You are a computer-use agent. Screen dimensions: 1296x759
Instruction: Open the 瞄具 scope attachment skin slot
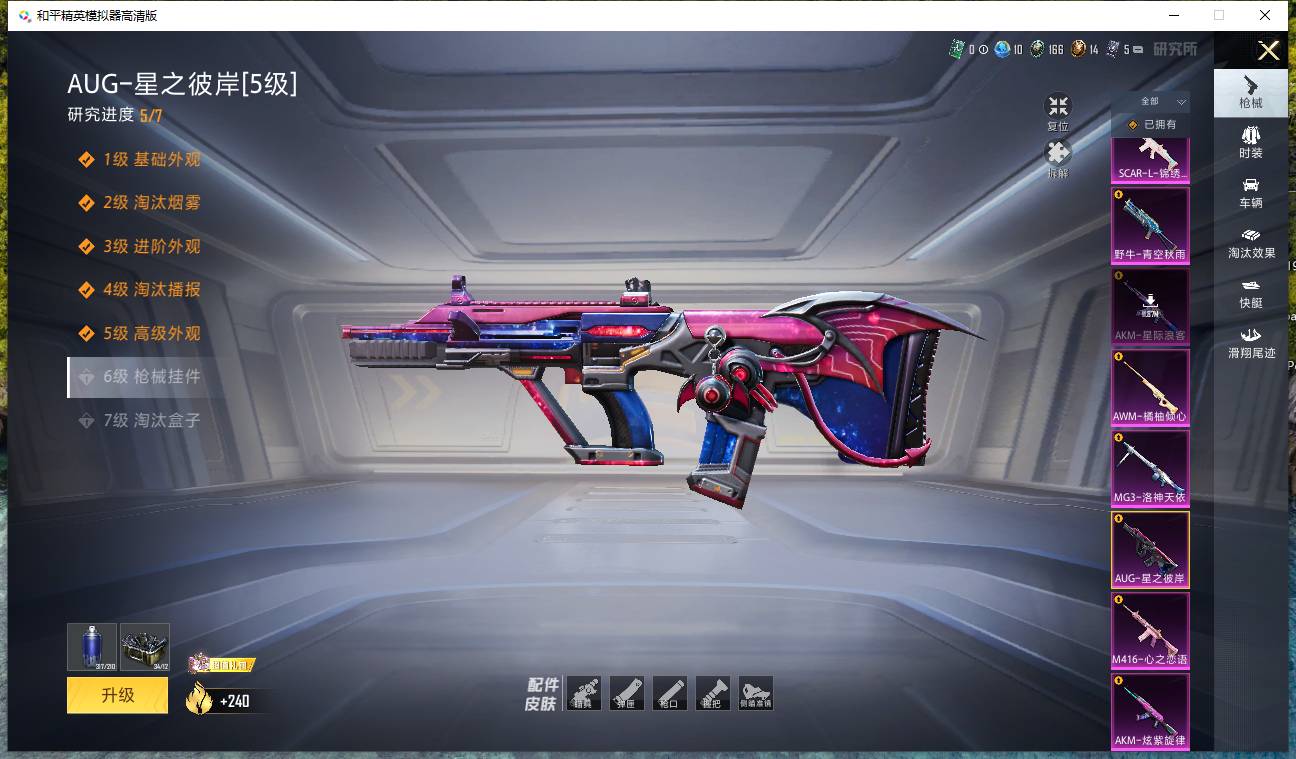(x=584, y=693)
